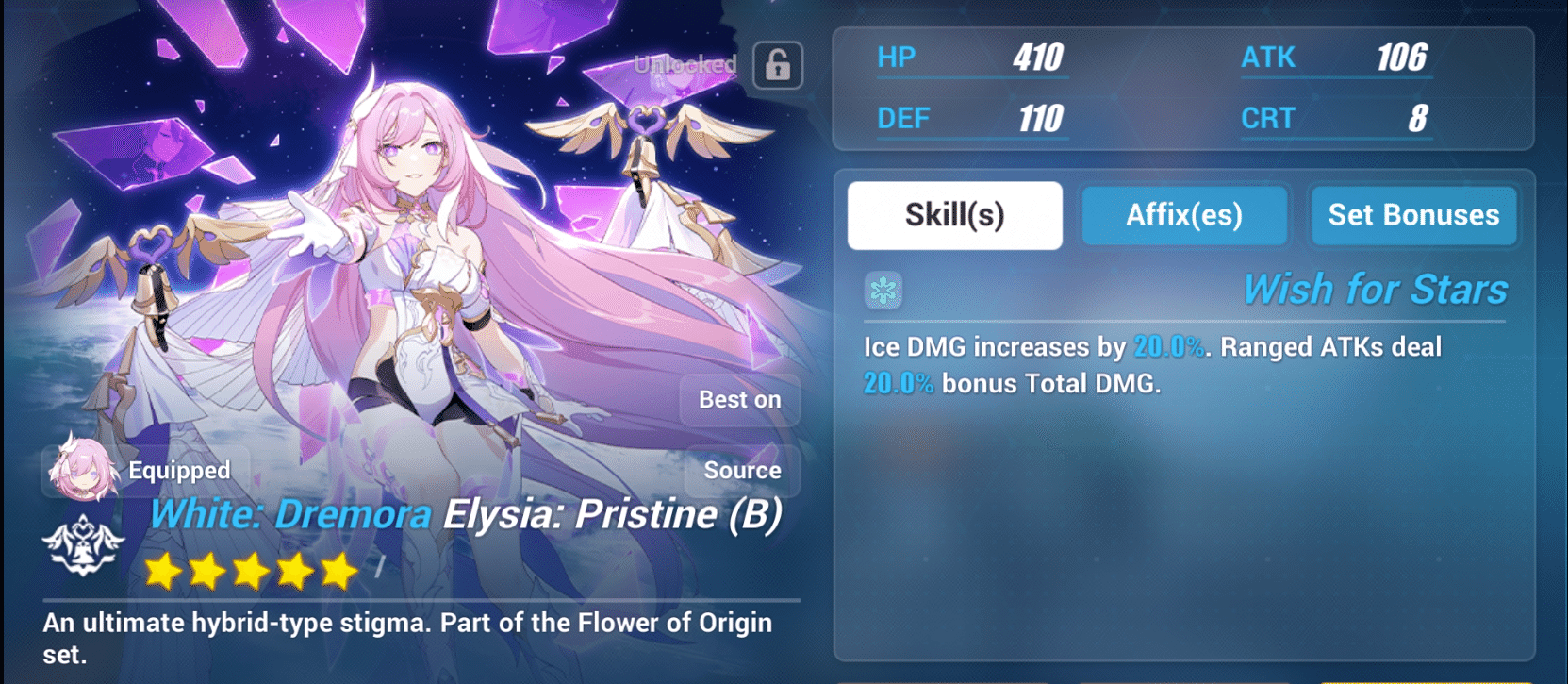Image resolution: width=1568 pixels, height=684 pixels.
Task: Switch to the Skill(s) tab
Action: (x=954, y=214)
